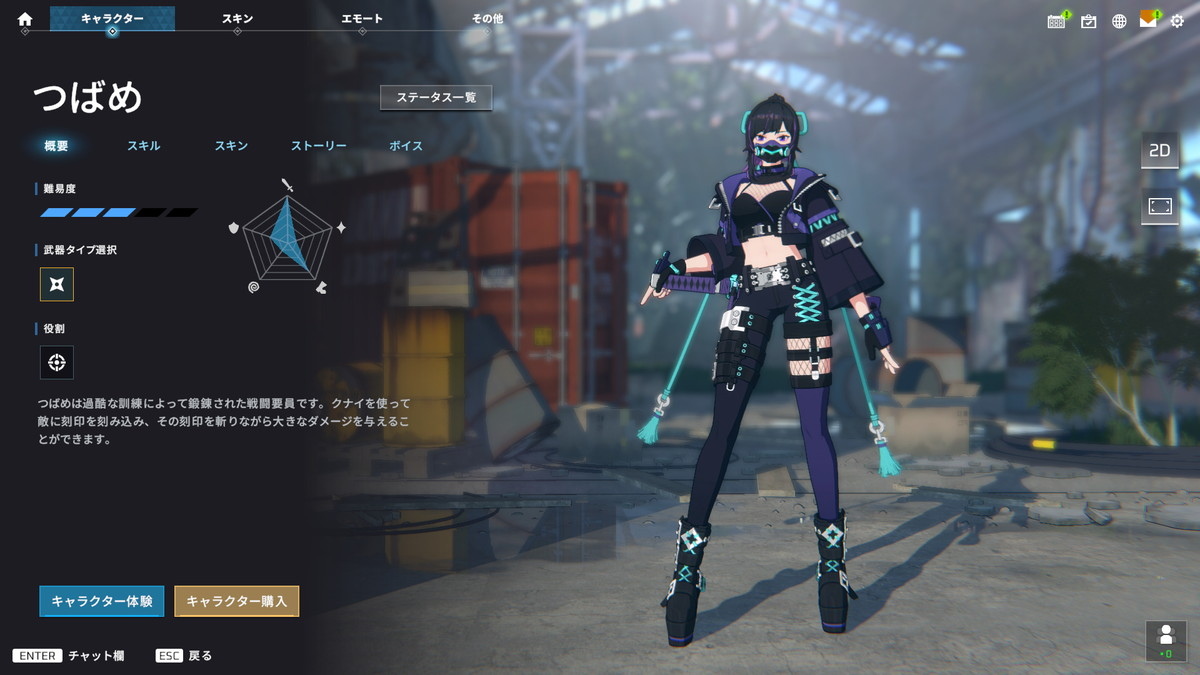Open the settings gear icon

(x=1177, y=20)
